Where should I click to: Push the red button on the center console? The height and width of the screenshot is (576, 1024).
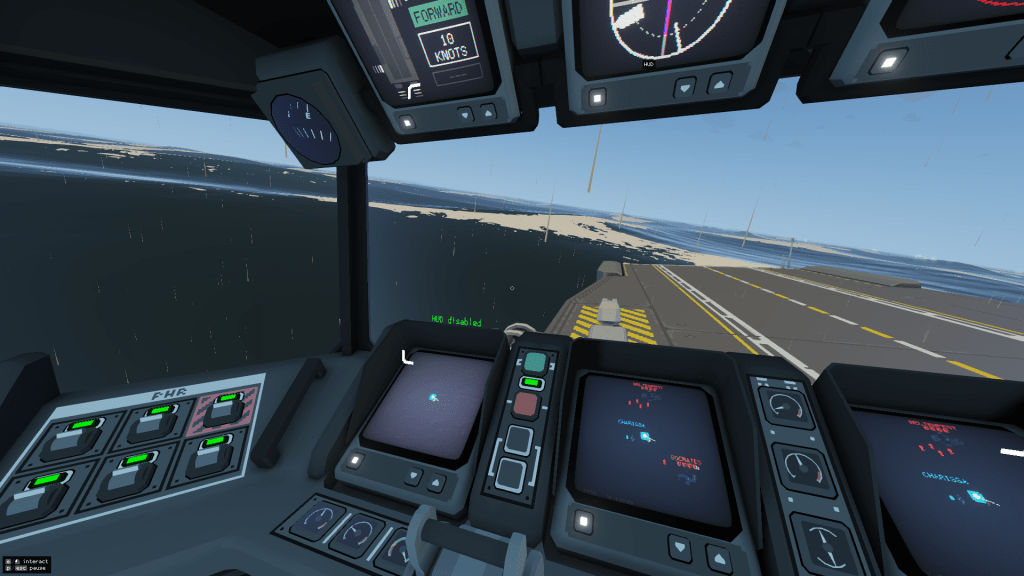click(x=526, y=404)
